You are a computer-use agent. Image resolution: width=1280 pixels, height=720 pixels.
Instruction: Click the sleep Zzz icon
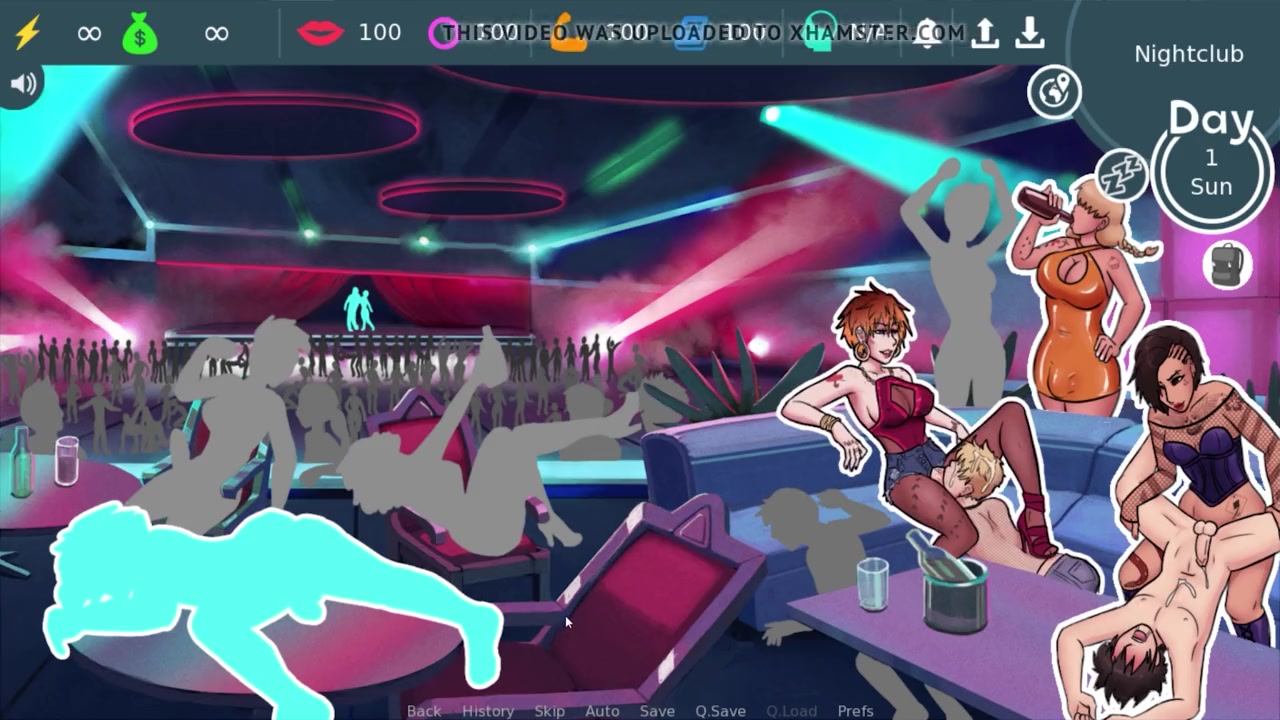pos(1120,174)
